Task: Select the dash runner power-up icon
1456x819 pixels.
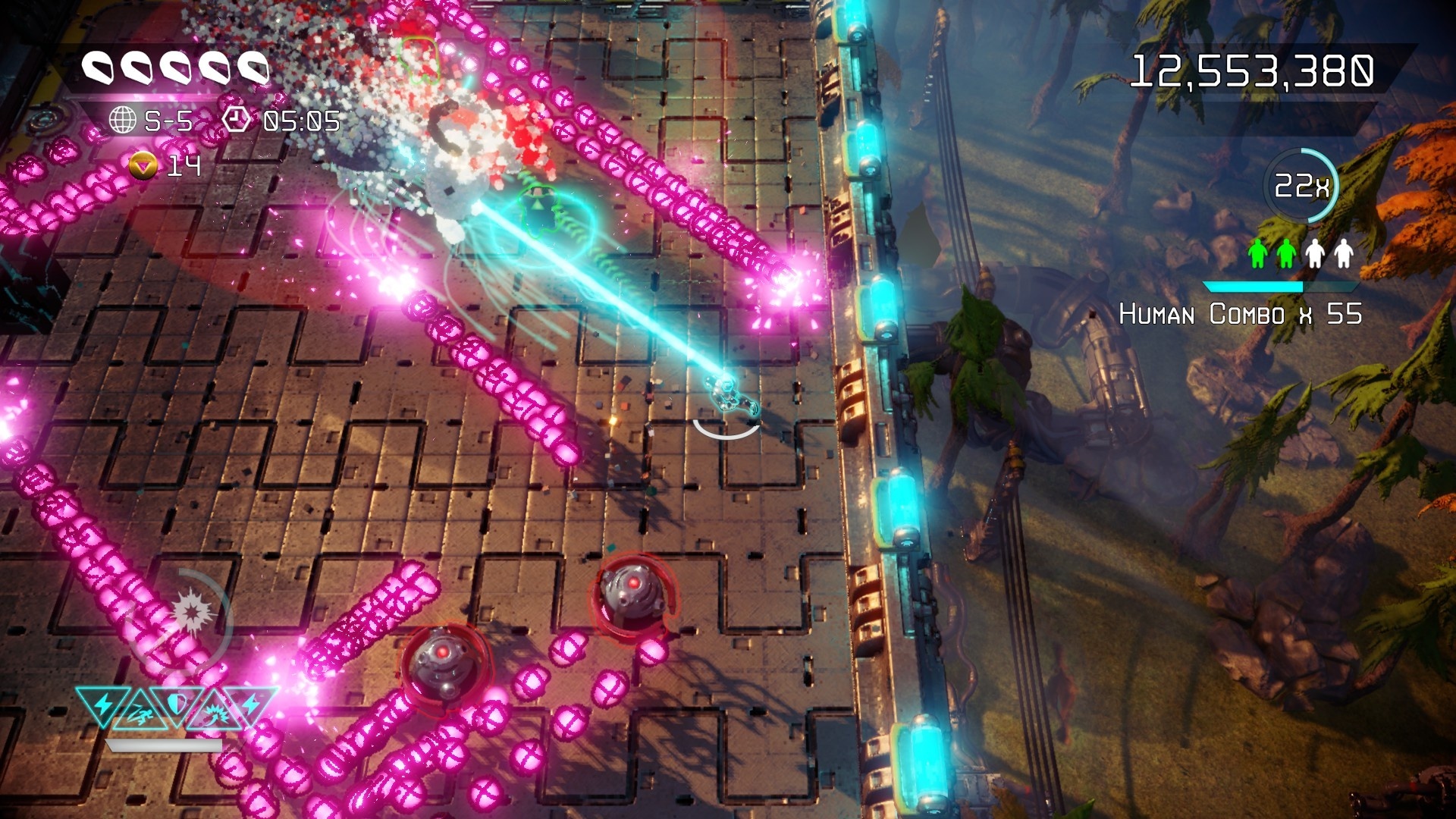Action: tap(142, 714)
